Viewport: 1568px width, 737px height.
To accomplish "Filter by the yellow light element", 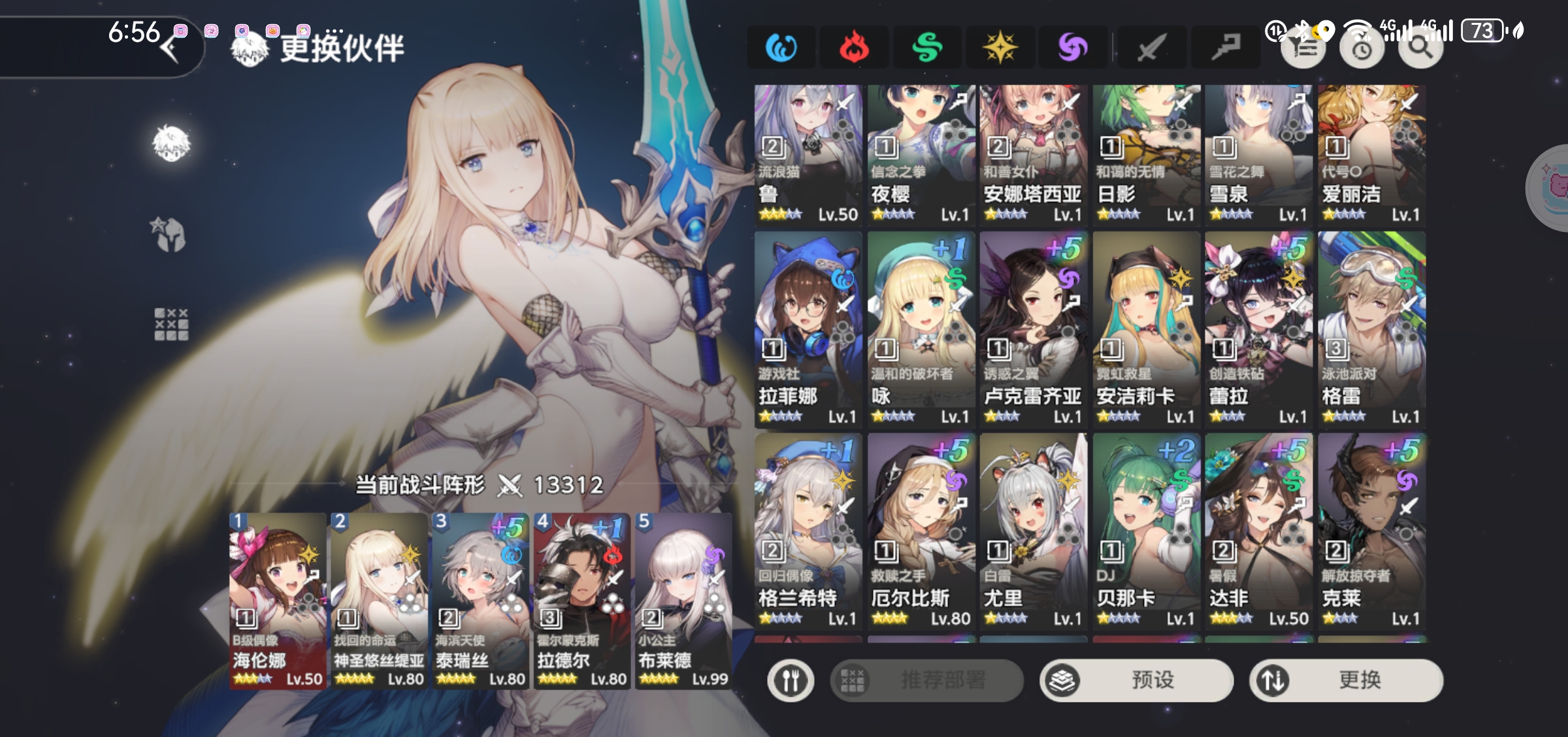I will [x=1000, y=47].
